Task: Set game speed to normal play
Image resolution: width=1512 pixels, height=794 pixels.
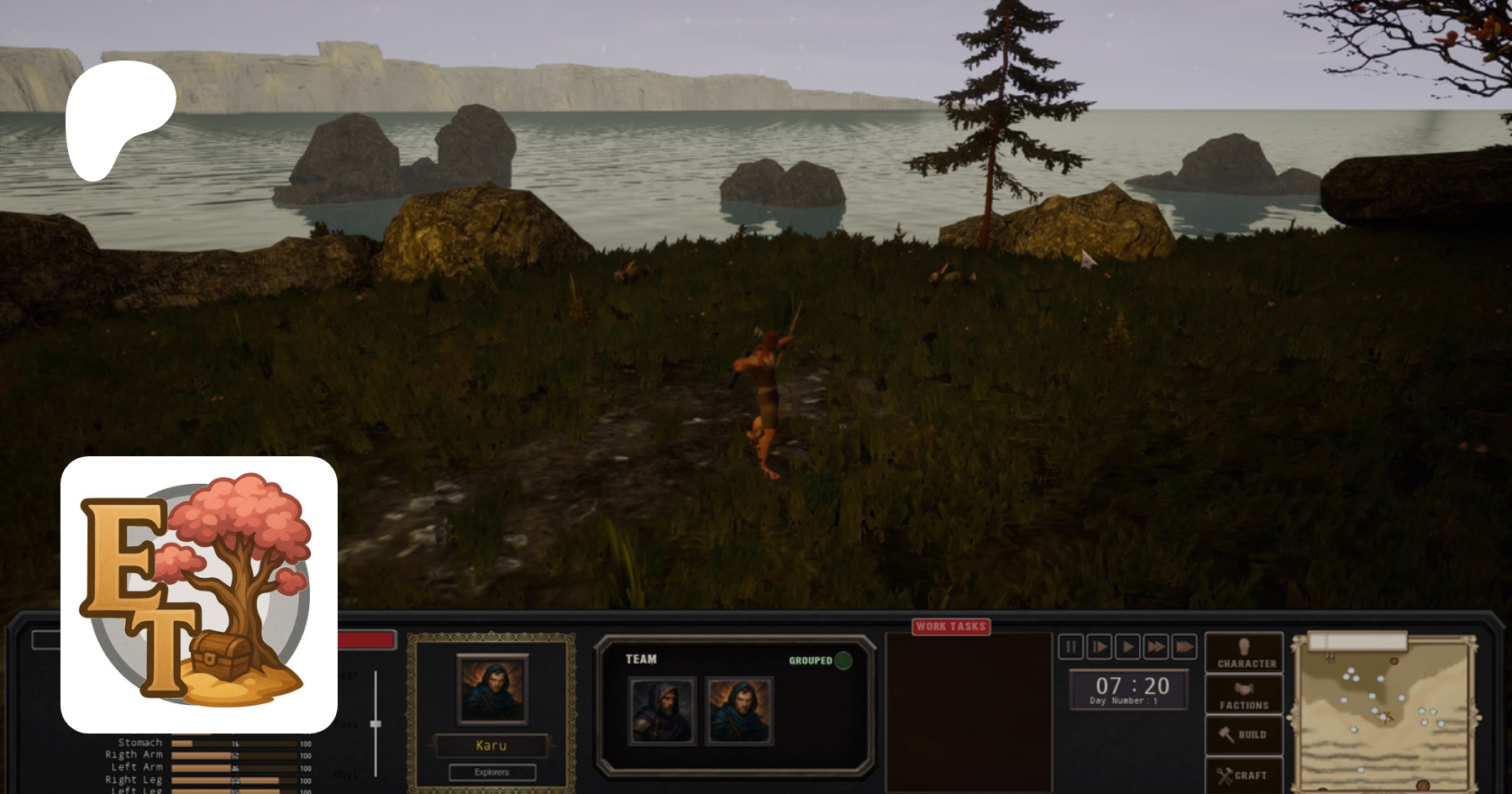Action: click(1127, 647)
